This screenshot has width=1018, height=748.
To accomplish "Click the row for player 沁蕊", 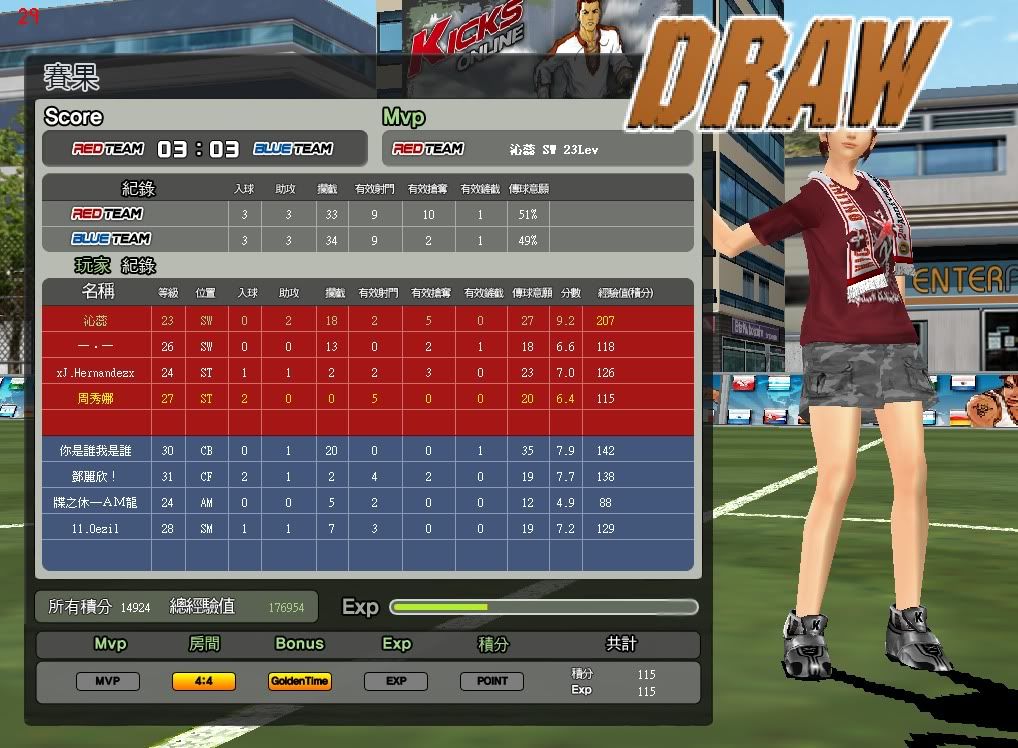I will [368, 321].
